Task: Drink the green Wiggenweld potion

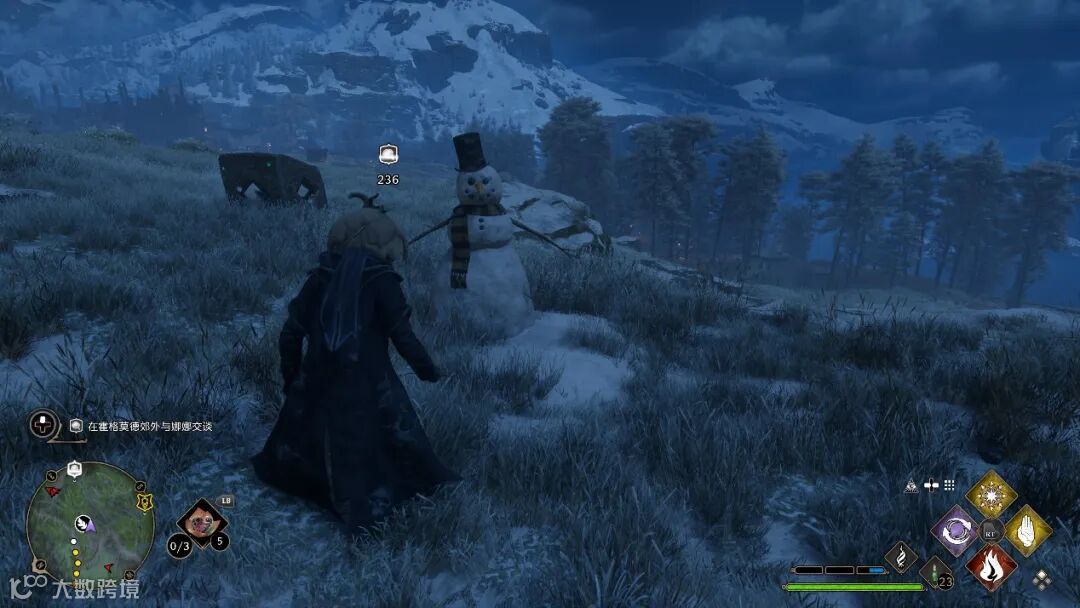Action: [x=936, y=574]
